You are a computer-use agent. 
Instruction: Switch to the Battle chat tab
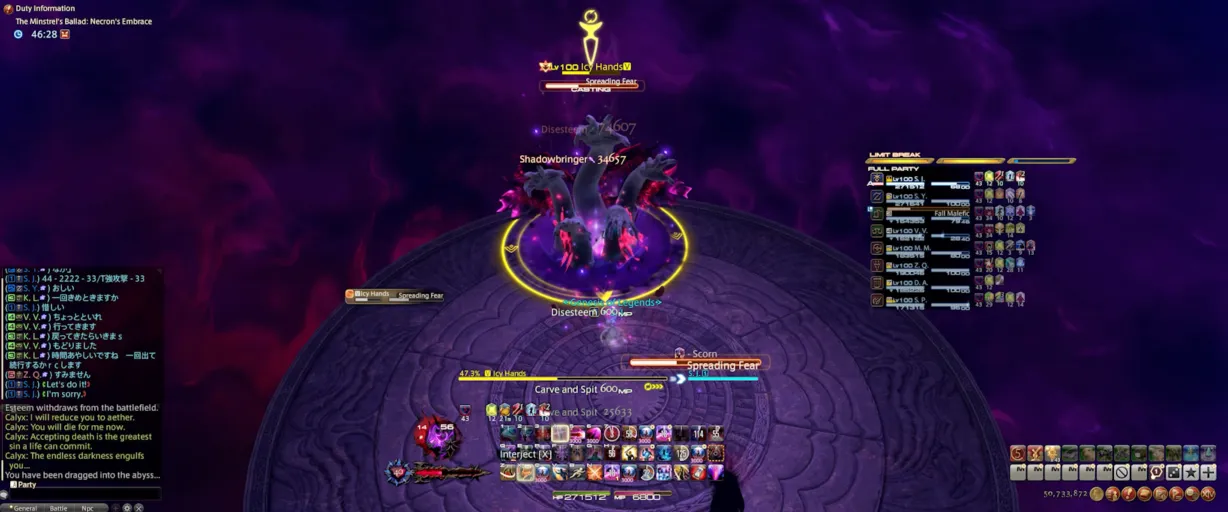click(x=59, y=508)
